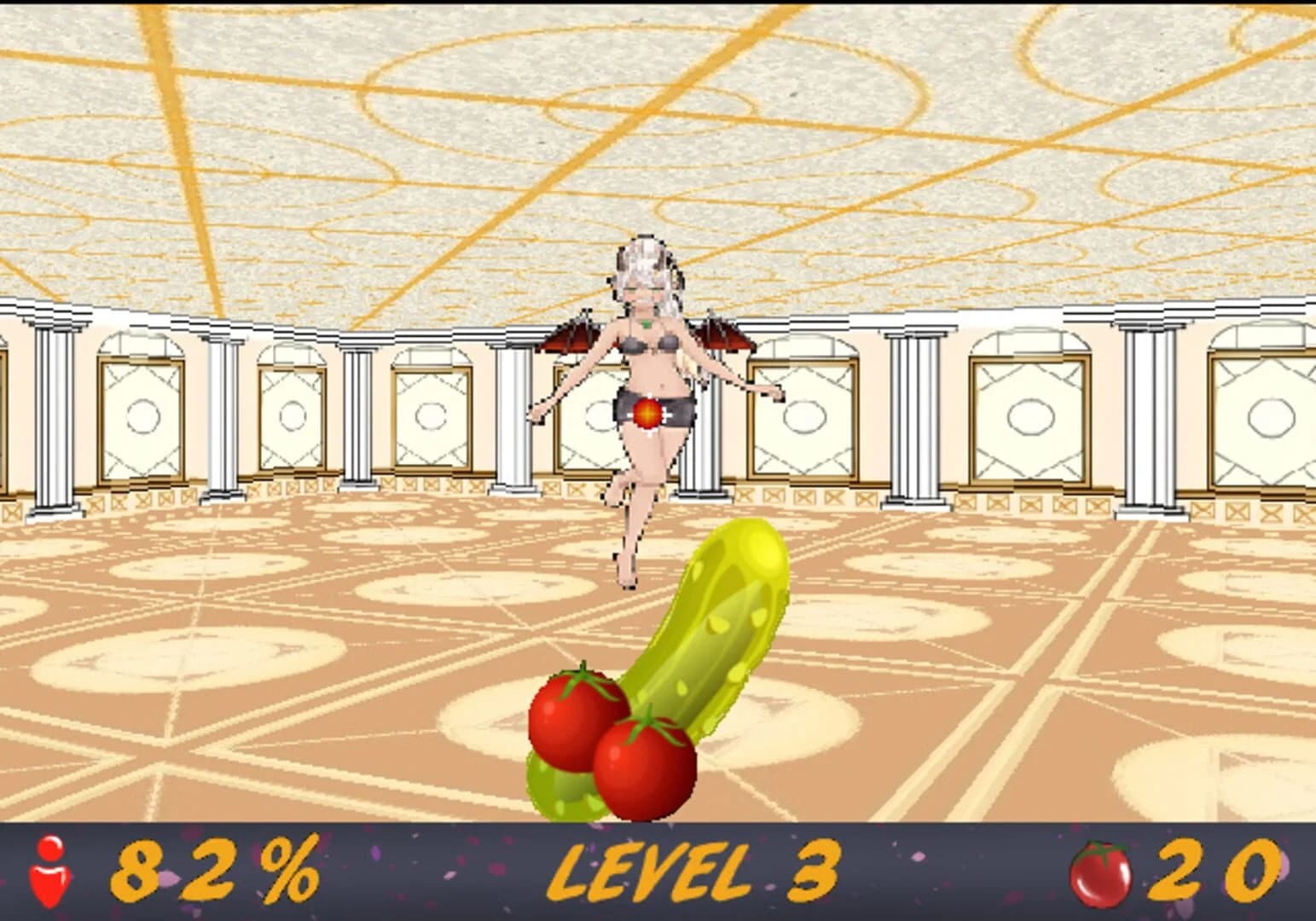
Task: Click the fiery target reticle on the succubus
Action: pos(648,413)
